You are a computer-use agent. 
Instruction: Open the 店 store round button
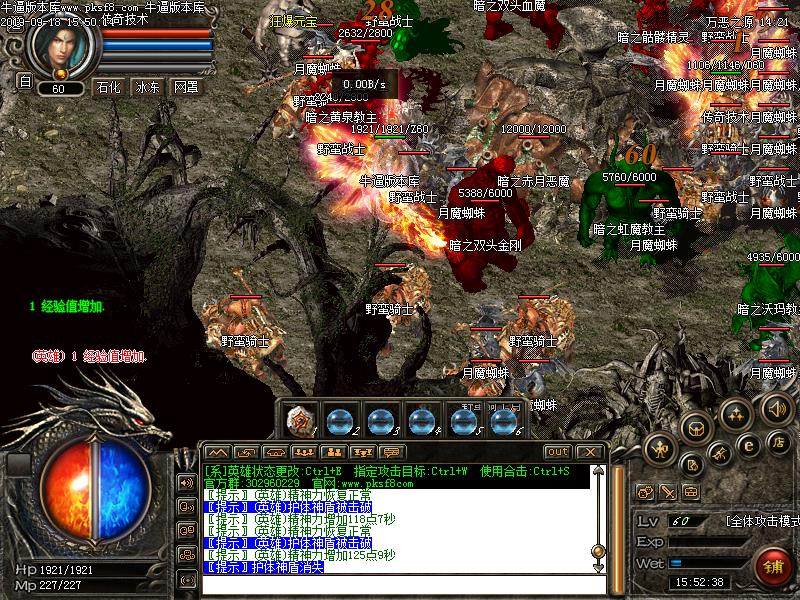click(779, 441)
